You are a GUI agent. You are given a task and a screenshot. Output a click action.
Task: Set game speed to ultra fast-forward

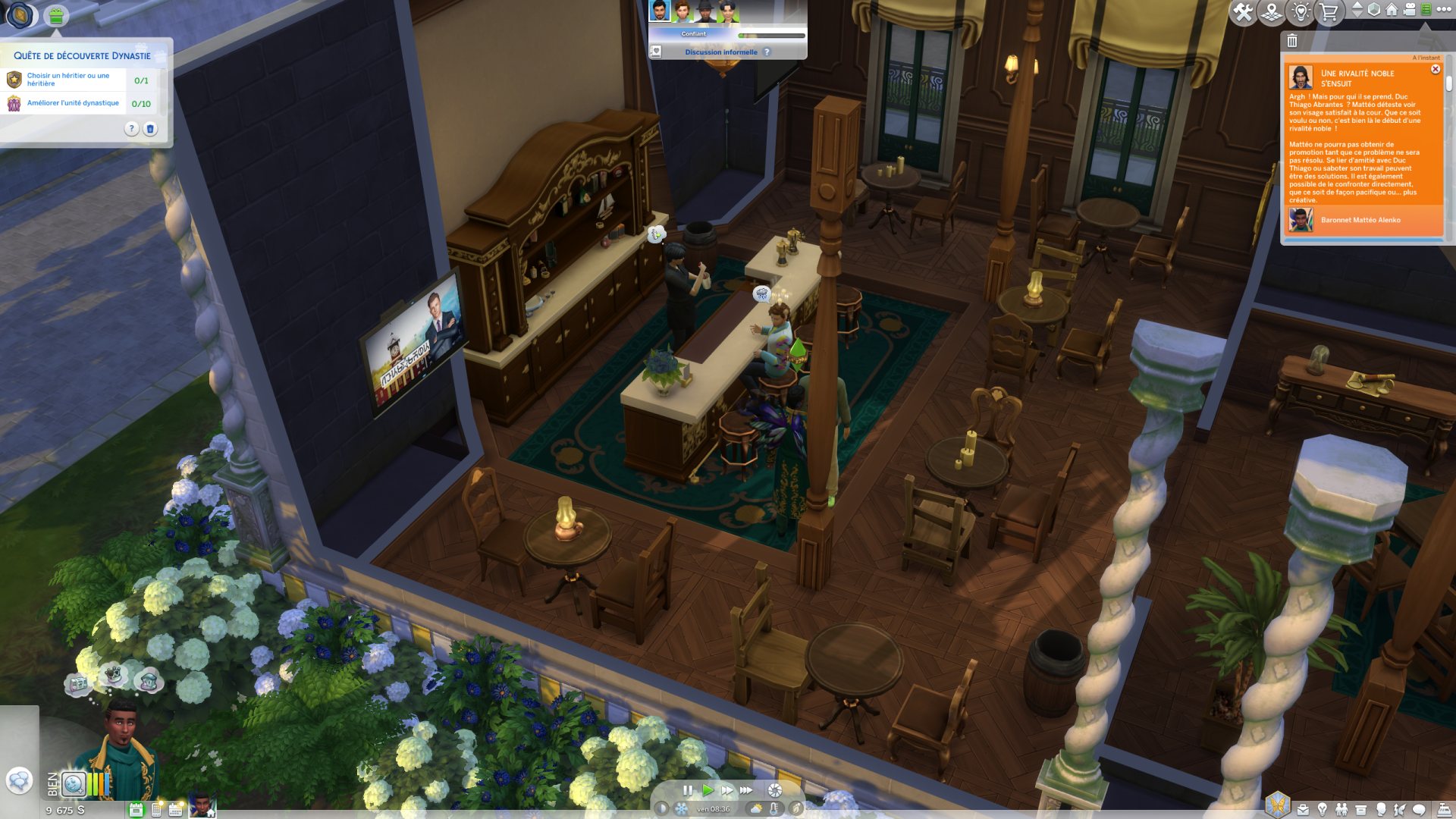click(747, 790)
